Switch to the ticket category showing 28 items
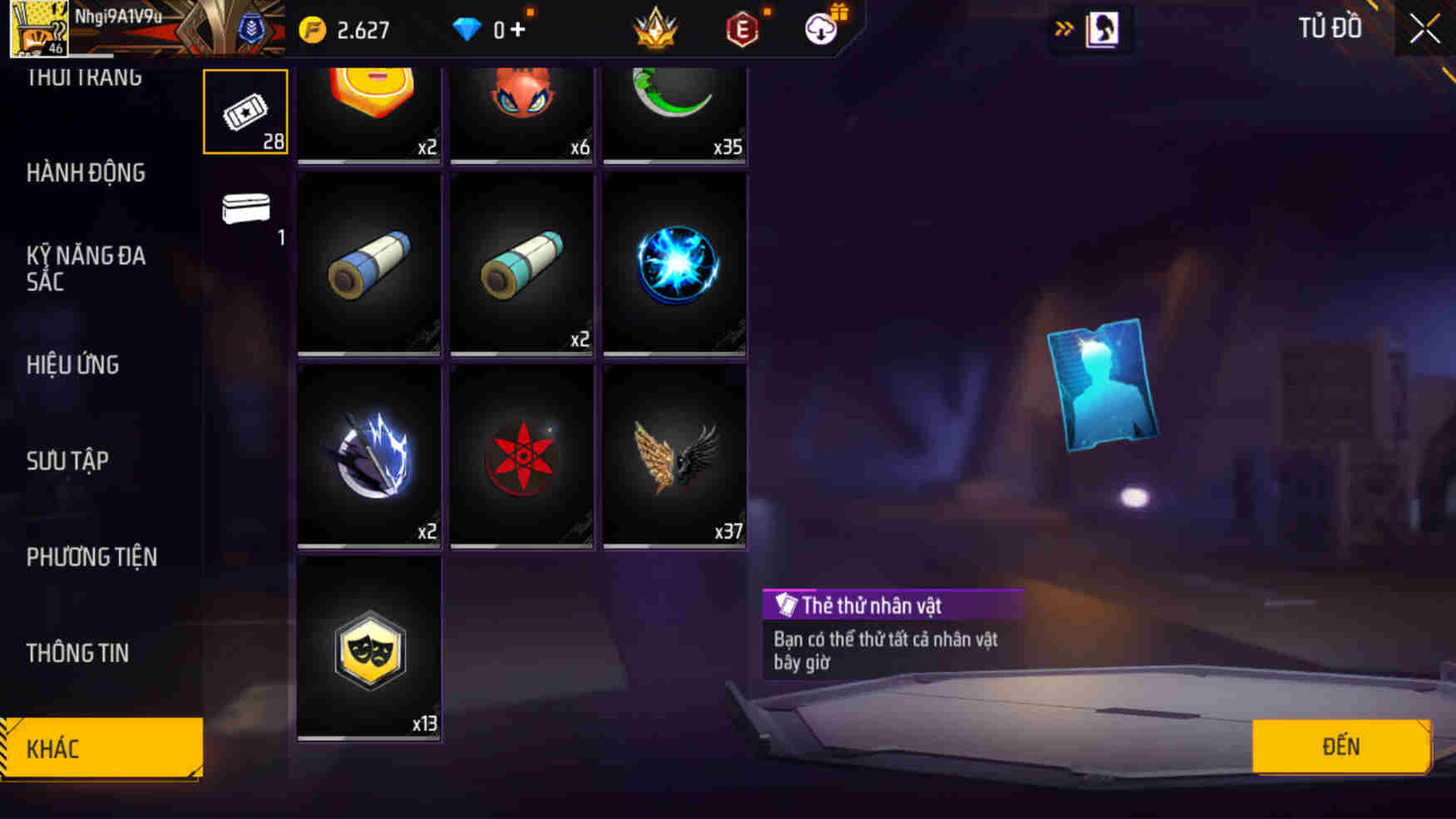The height and width of the screenshot is (819, 1456). 245,111
